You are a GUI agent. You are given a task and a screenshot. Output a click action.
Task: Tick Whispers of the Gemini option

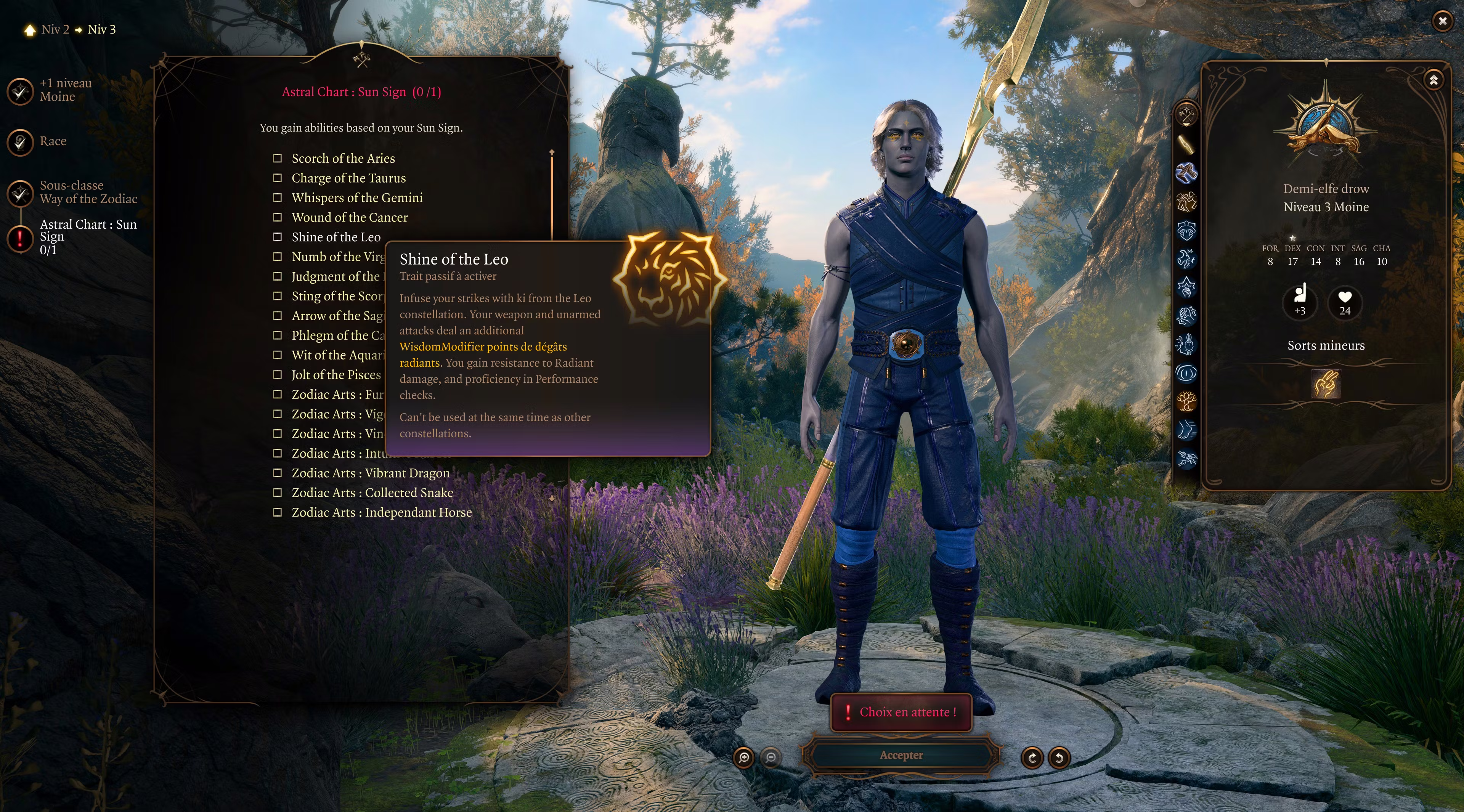pyautogui.click(x=277, y=198)
